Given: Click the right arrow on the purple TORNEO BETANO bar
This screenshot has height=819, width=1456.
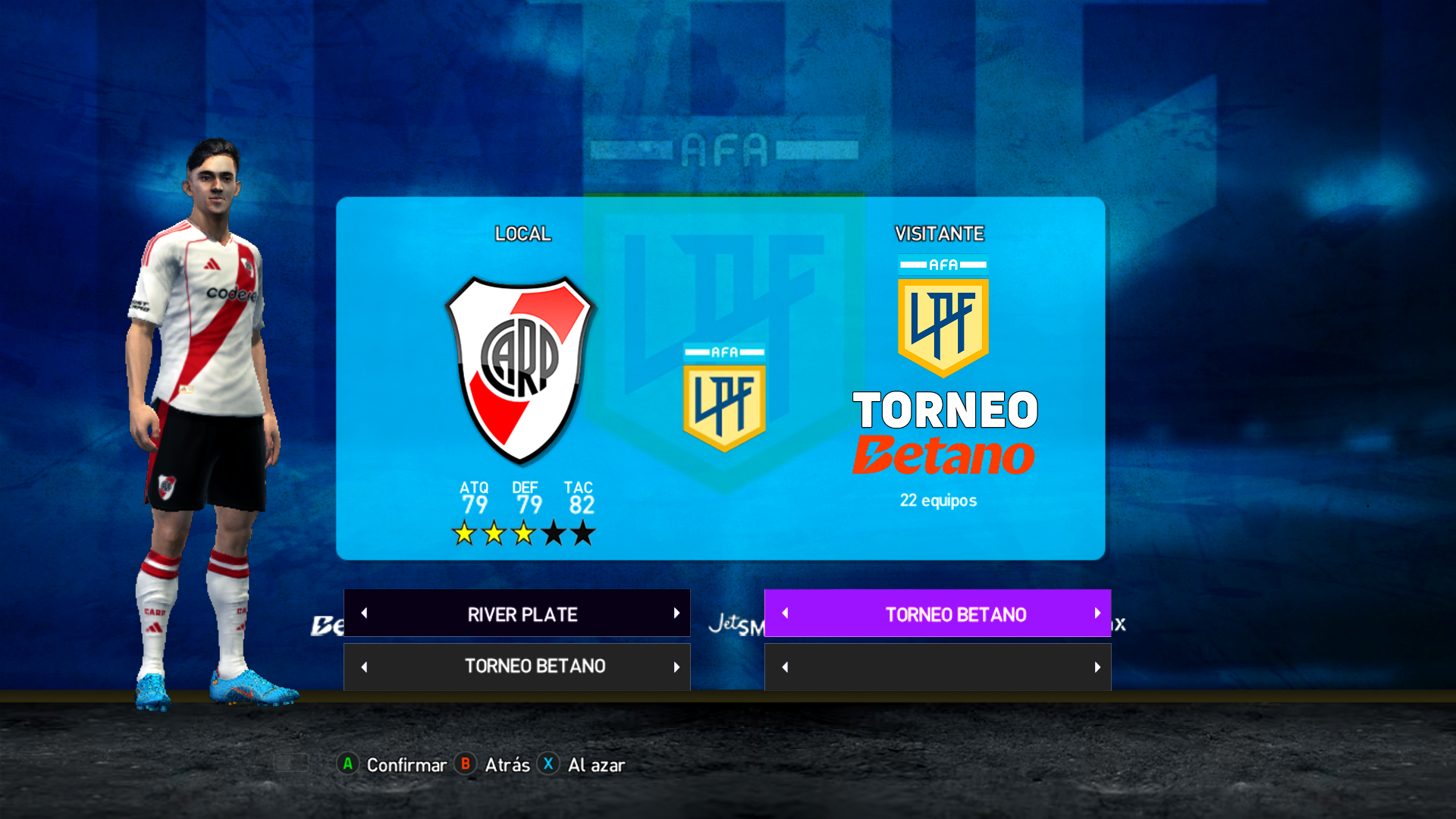Looking at the screenshot, I should (x=1097, y=613).
